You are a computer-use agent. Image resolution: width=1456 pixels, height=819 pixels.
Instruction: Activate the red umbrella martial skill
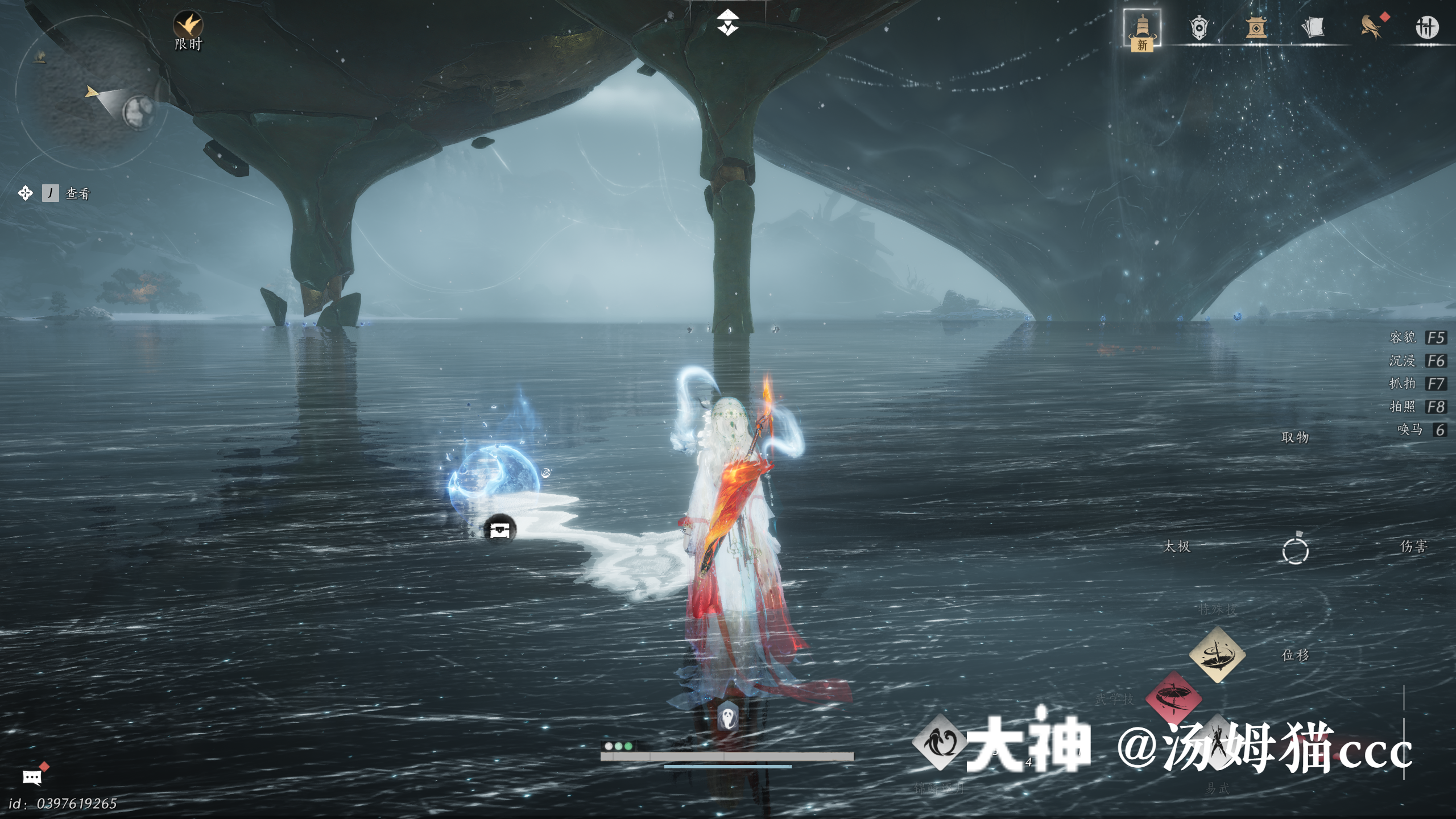1173,698
